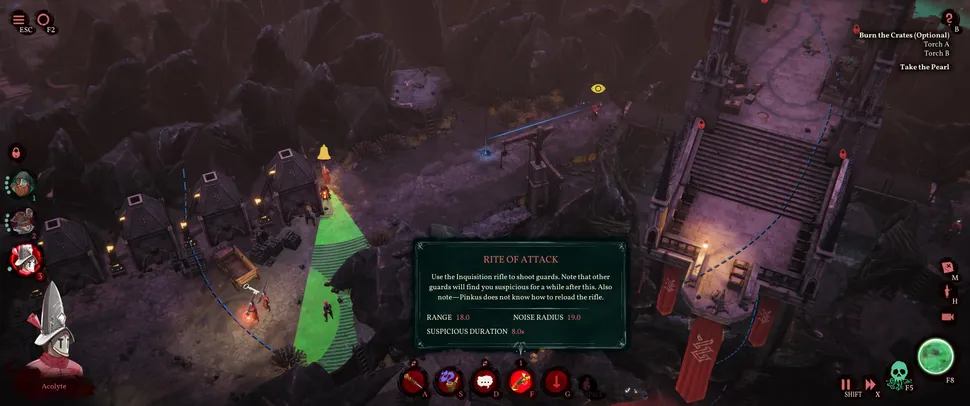Select the helmeted Acolyte small portrait
Image resolution: width=970 pixels, height=406 pixels.
click(24, 259)
